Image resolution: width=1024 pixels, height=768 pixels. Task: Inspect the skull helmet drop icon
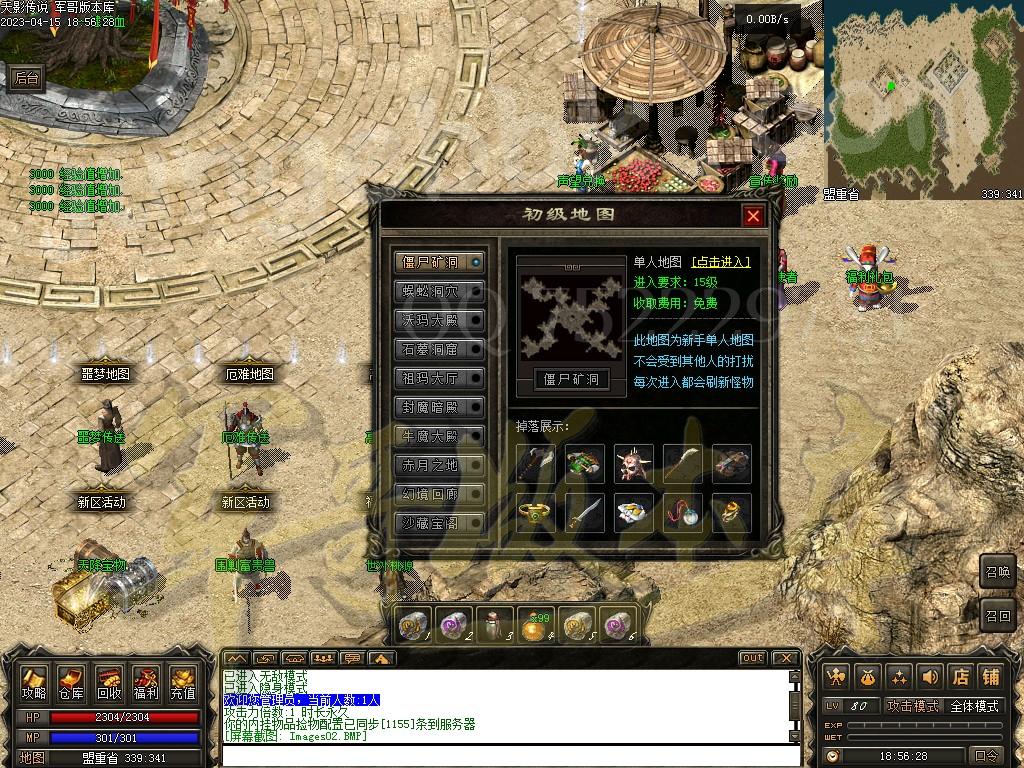[x=634, y=463]
